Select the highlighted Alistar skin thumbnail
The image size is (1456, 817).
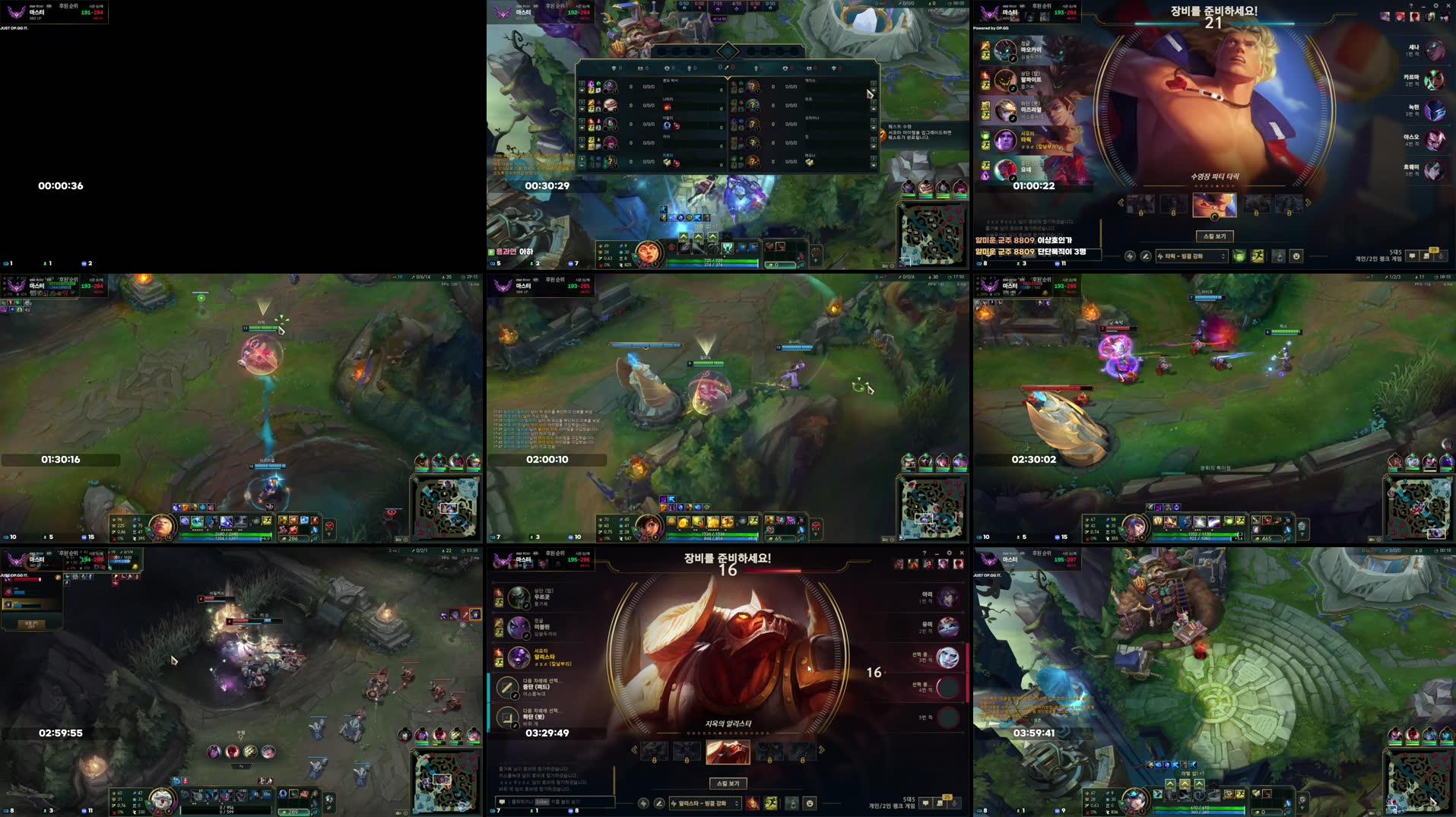click(728, 751)
